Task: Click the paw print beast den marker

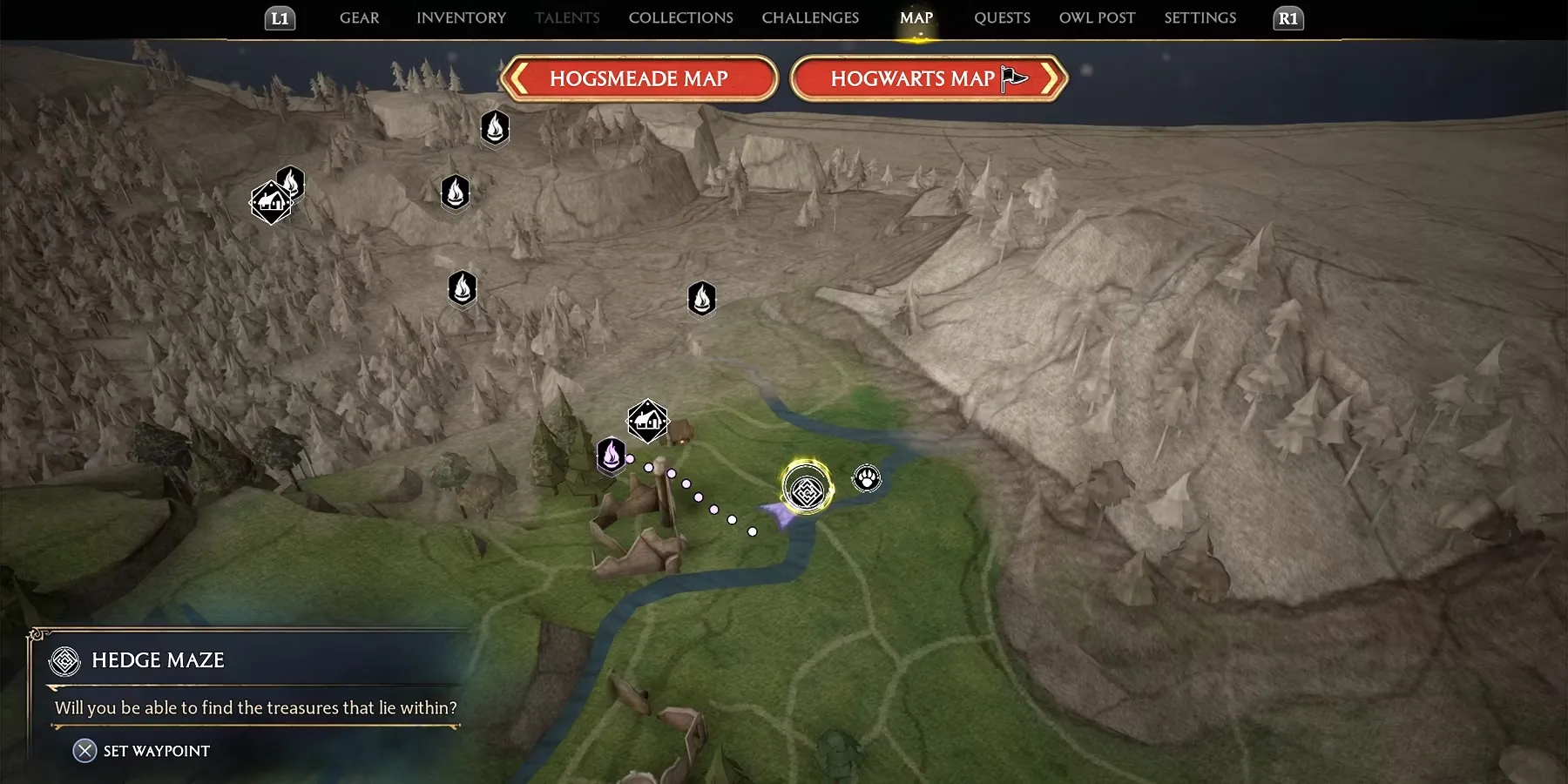Action: [867, 478]
